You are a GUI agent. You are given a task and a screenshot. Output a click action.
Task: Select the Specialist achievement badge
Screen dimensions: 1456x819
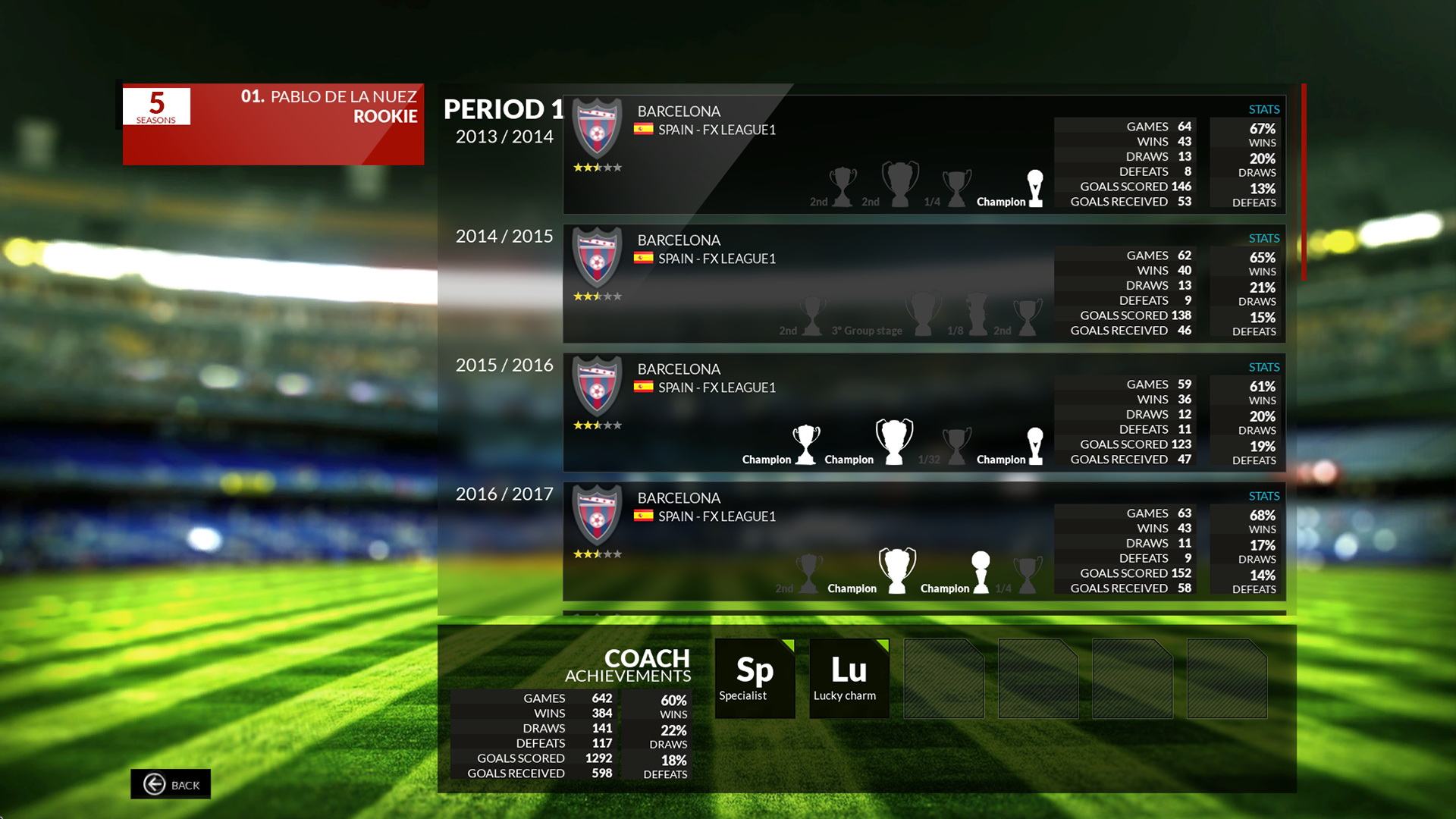755,678
